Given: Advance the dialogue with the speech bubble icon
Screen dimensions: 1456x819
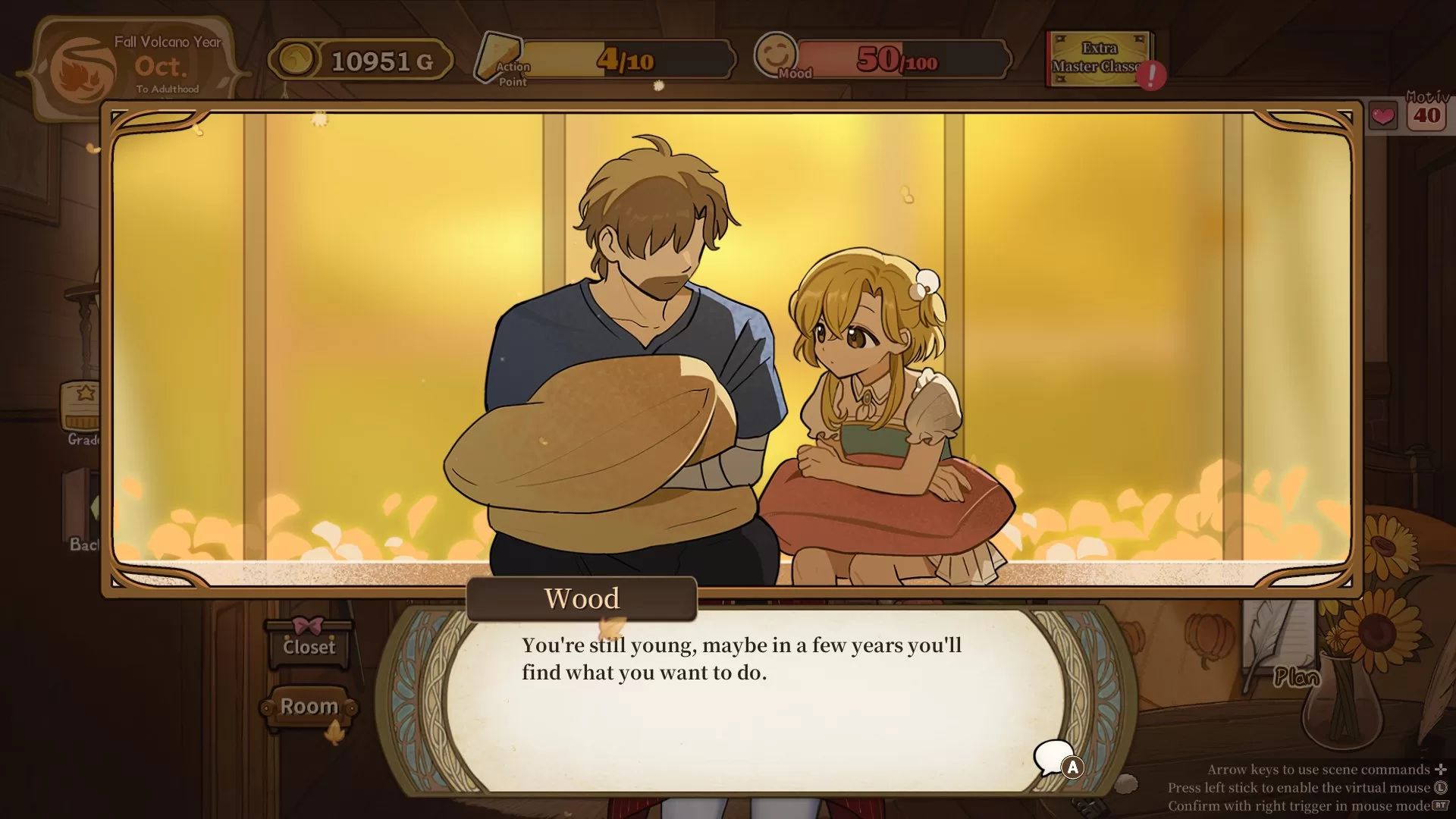Looking at the screenshot, I should pos(1056,758).
